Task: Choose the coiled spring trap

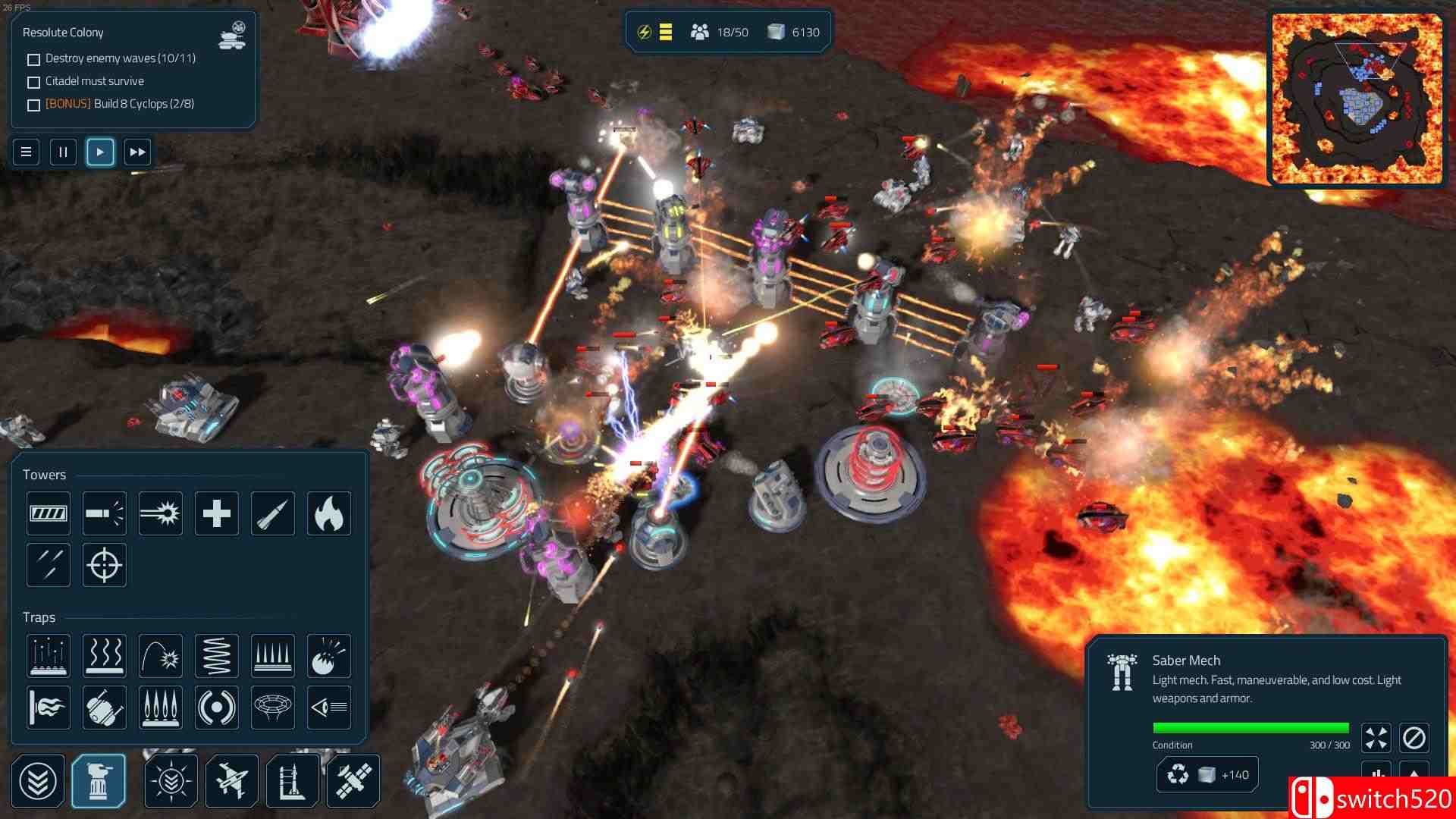Action: (217, 656)
